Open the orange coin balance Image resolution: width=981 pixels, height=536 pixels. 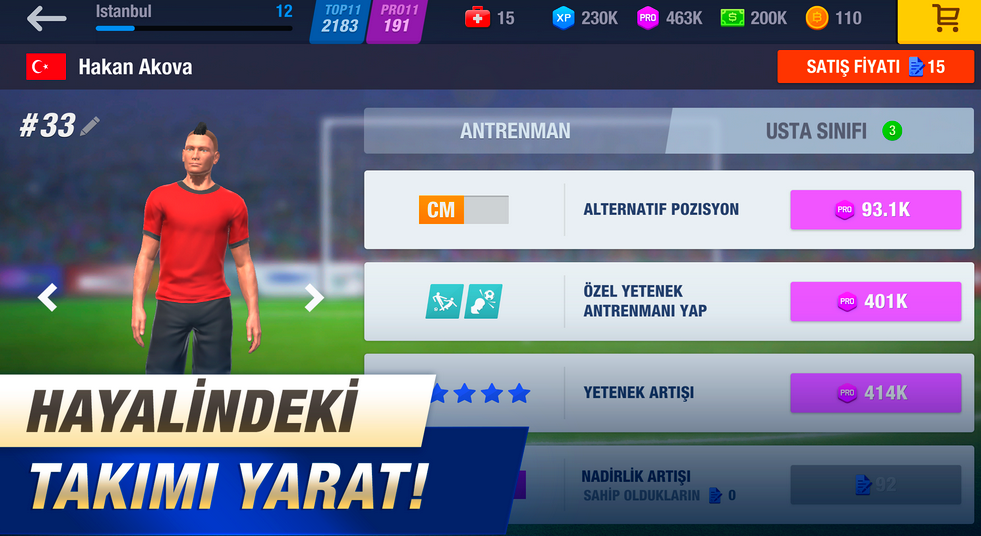834,18
